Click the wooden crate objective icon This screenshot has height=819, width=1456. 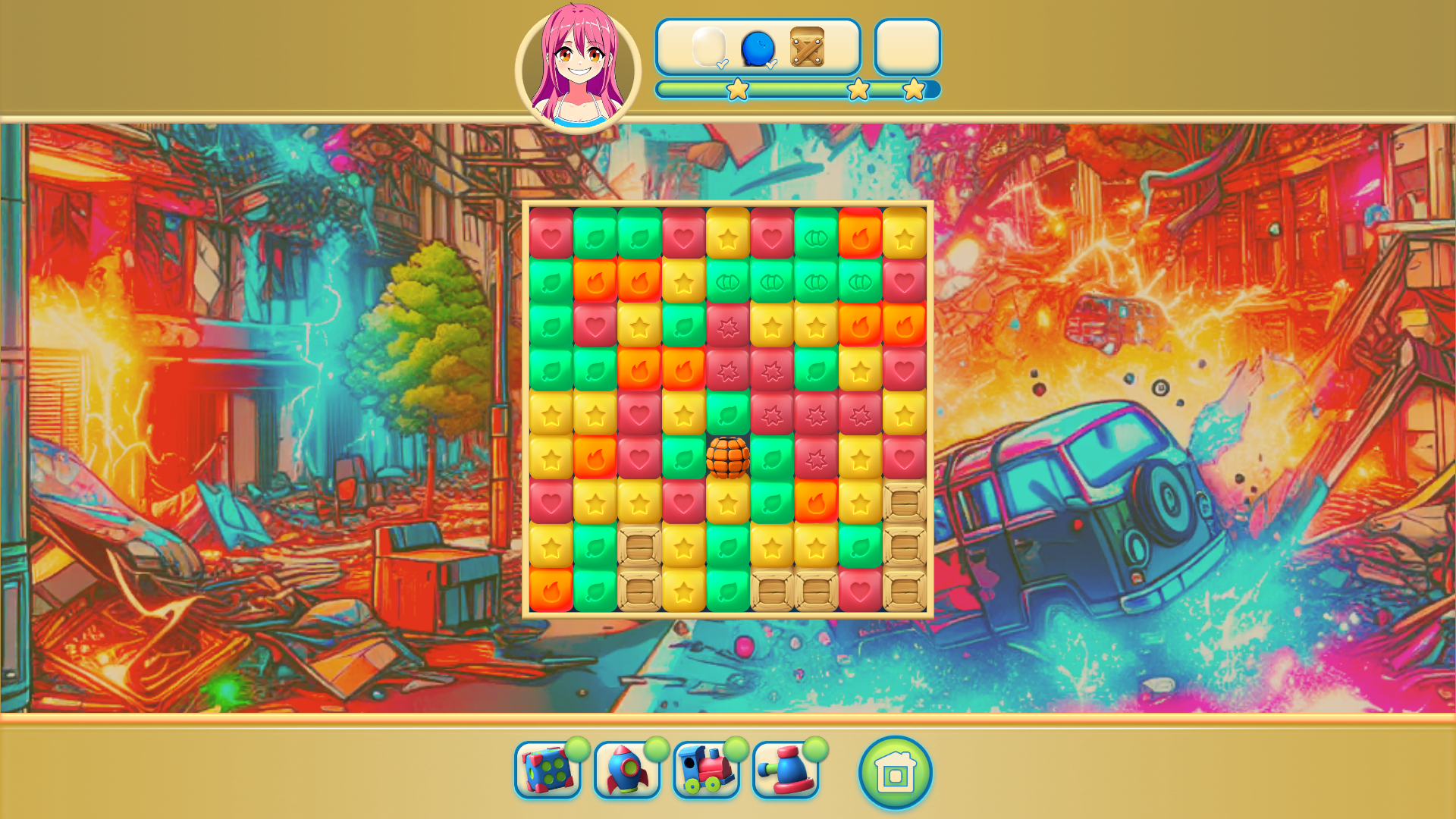coord(808,48)
